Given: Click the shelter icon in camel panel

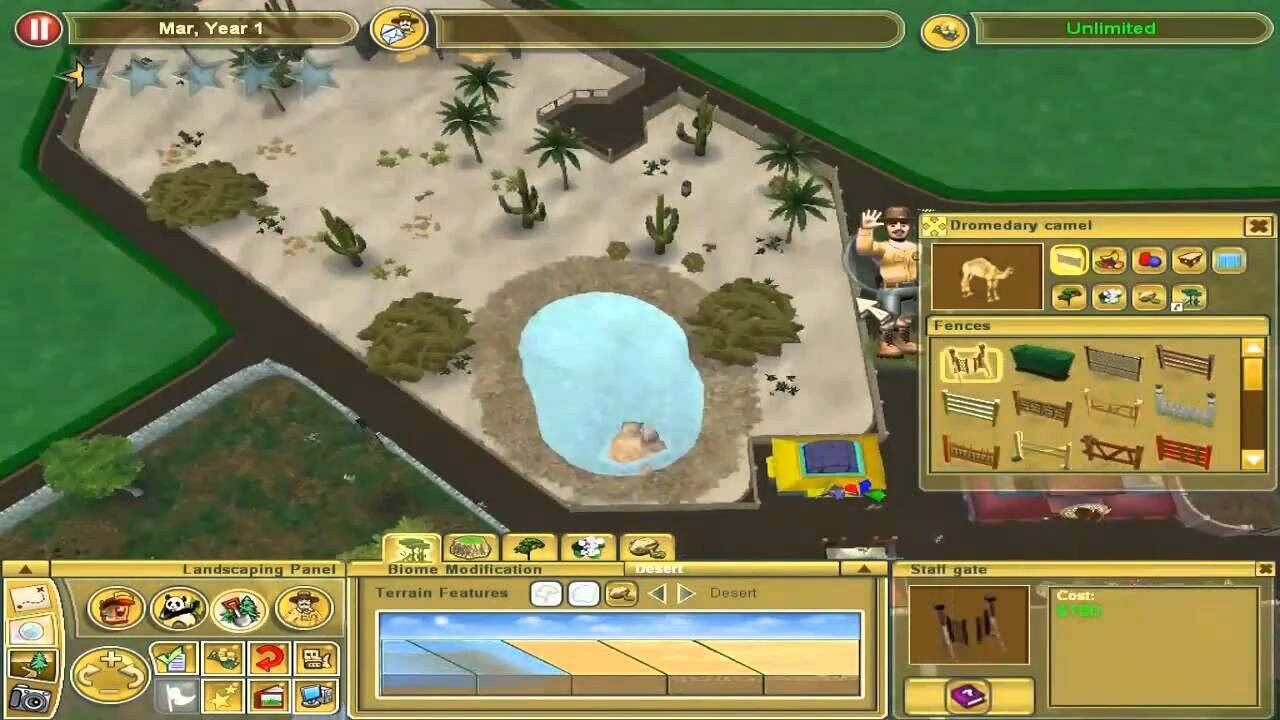Looking at the screenshot, I should (1190, 261).
